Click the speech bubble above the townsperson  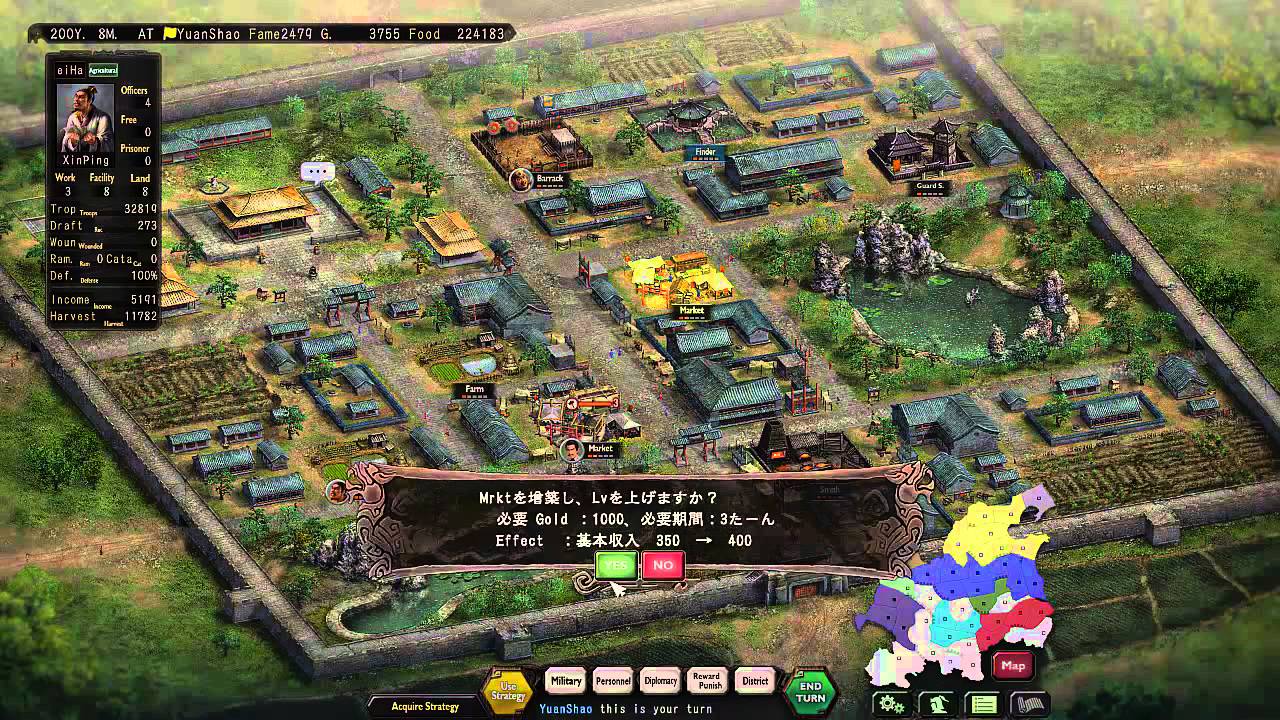[x=320, y=172]
